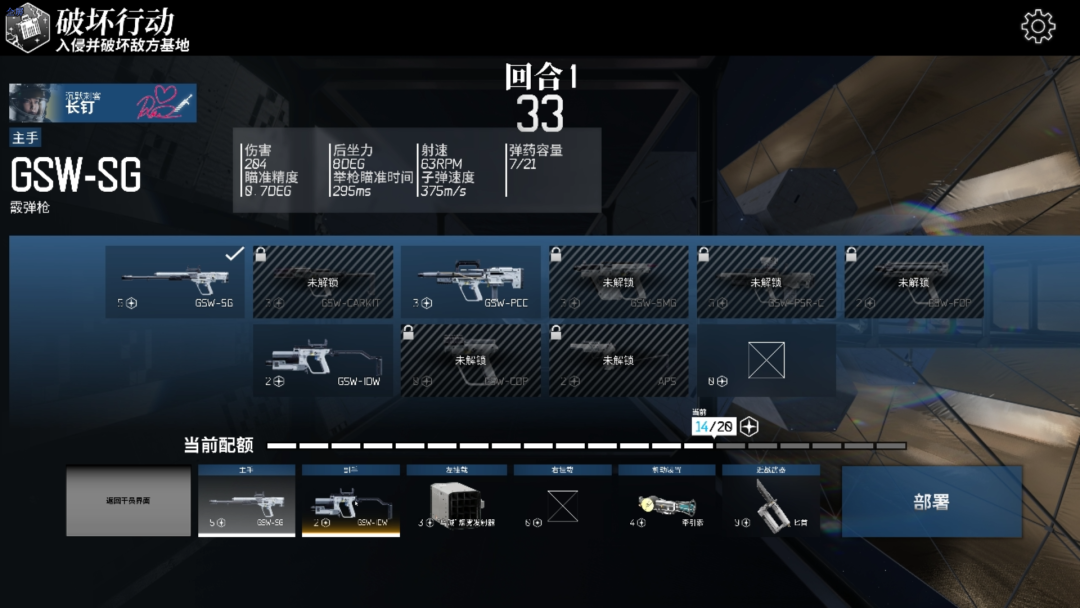Open the tactical gadget loadout slot
The image size is (1080, 608).
[666, 501]
